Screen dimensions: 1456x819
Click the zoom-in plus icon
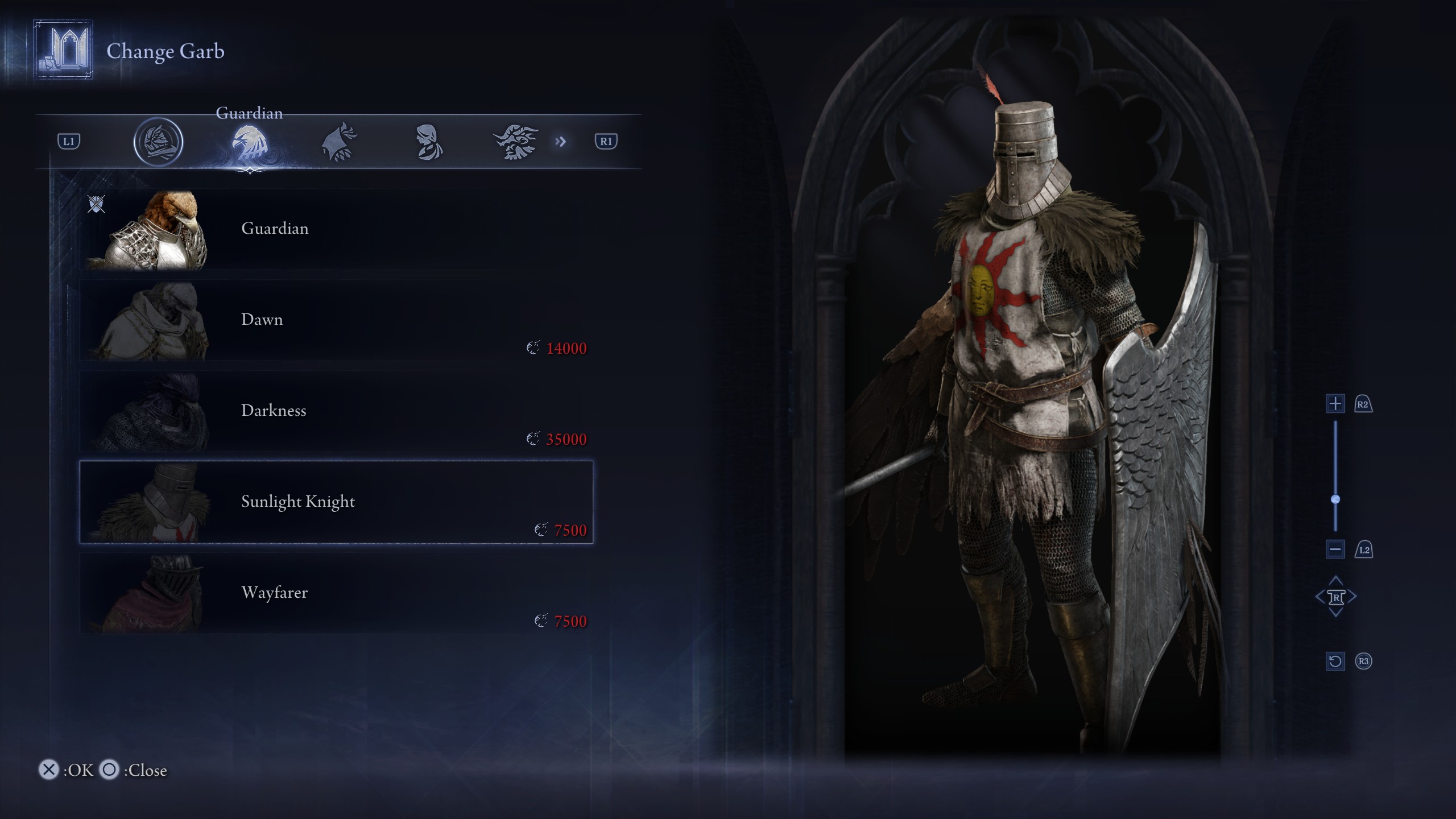pos(1334,404)
